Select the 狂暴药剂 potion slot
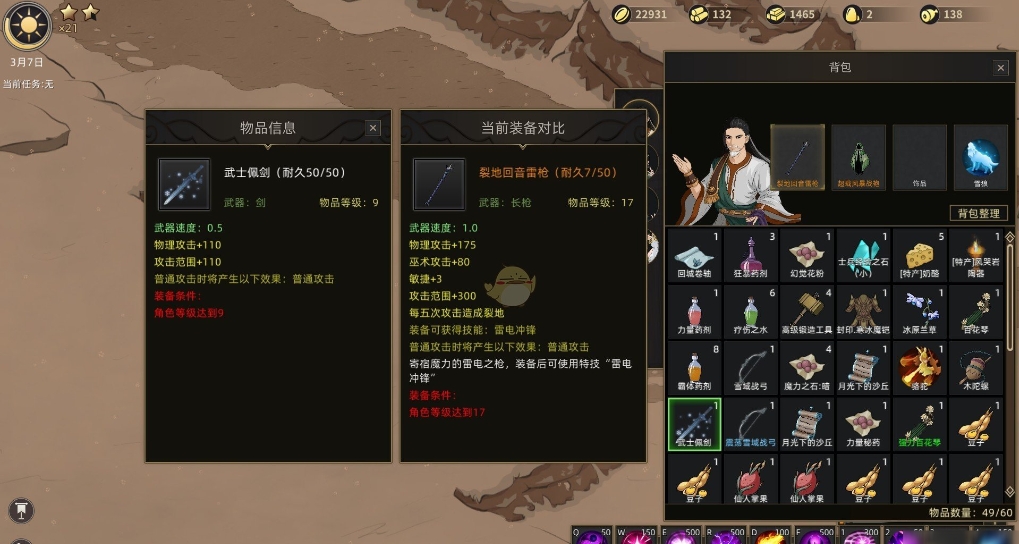Viewport: 1019px width, 544px height. (750, 255)
